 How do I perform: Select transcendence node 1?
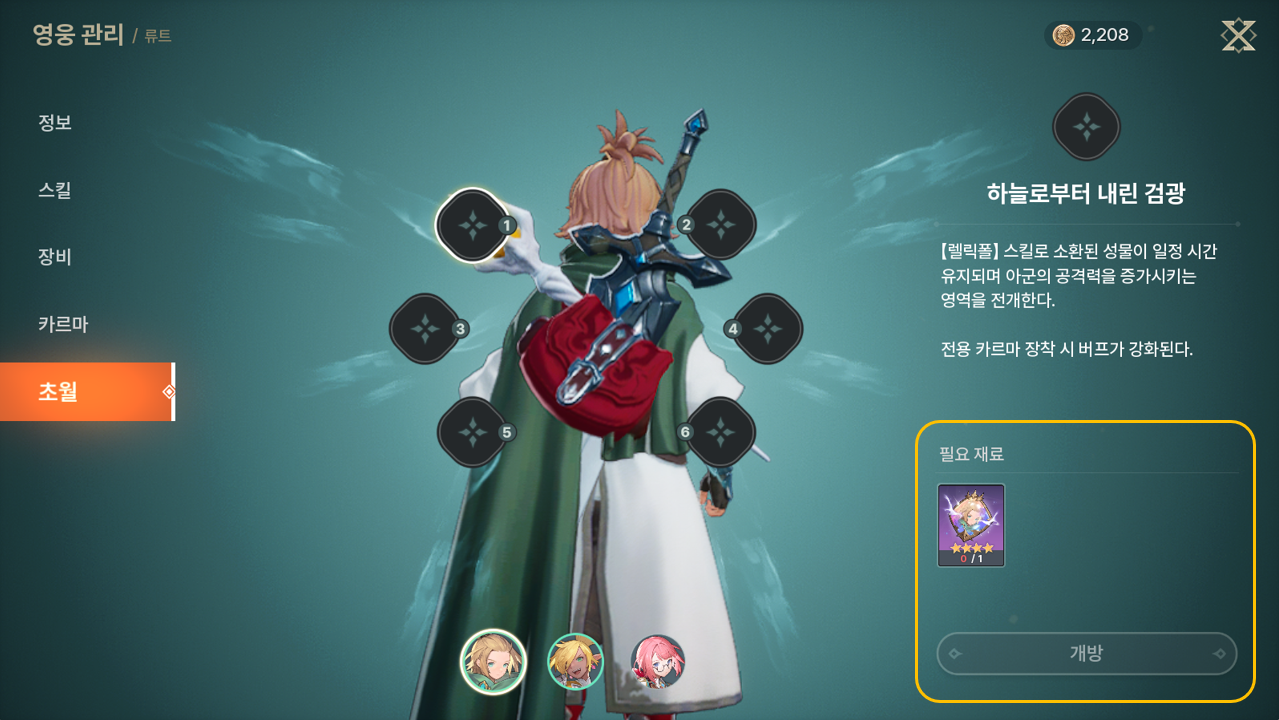pyautogui.click(x=472, y=225)
